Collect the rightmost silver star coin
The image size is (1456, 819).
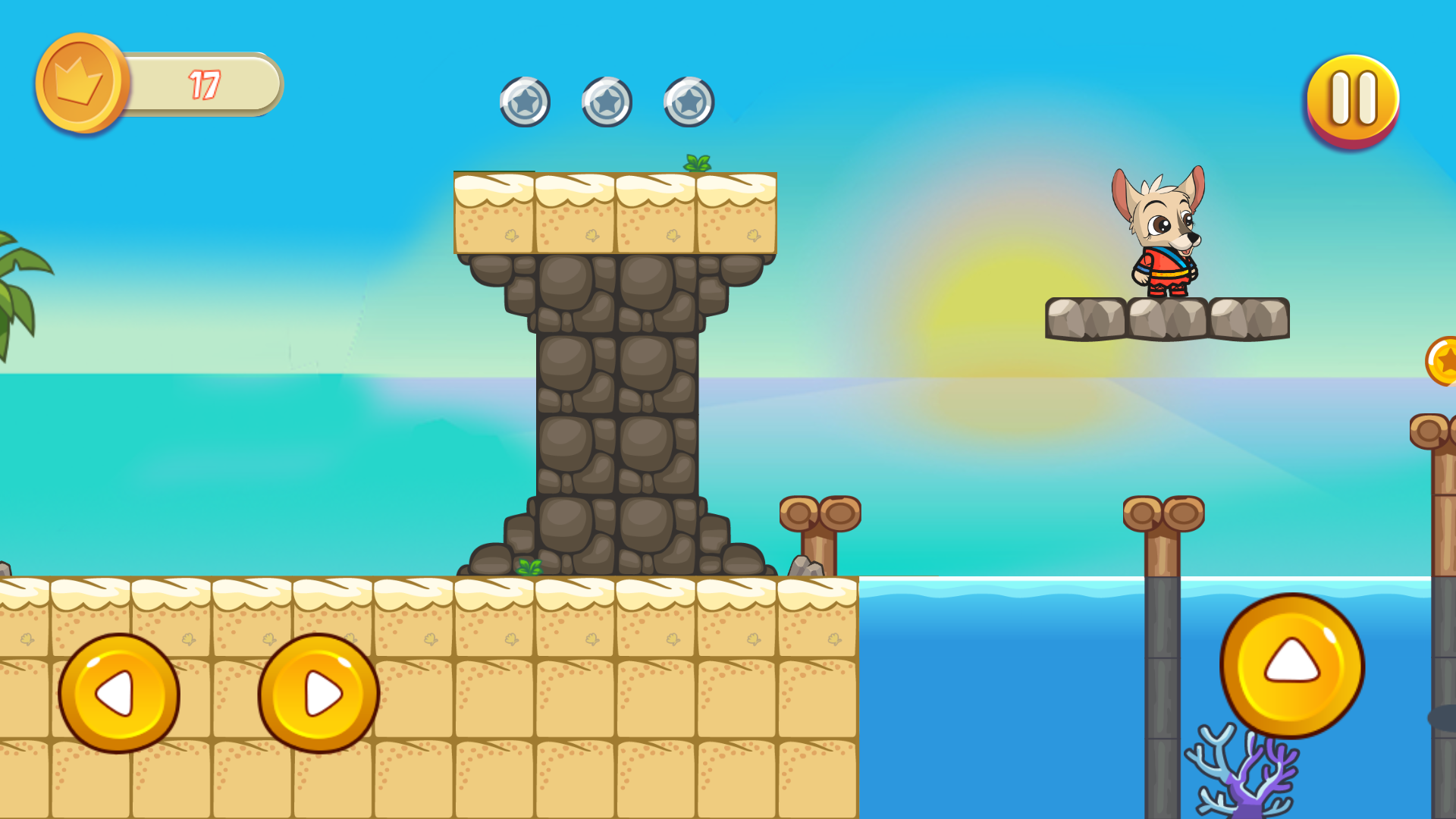pyautogui.click(x=687, y=101)
